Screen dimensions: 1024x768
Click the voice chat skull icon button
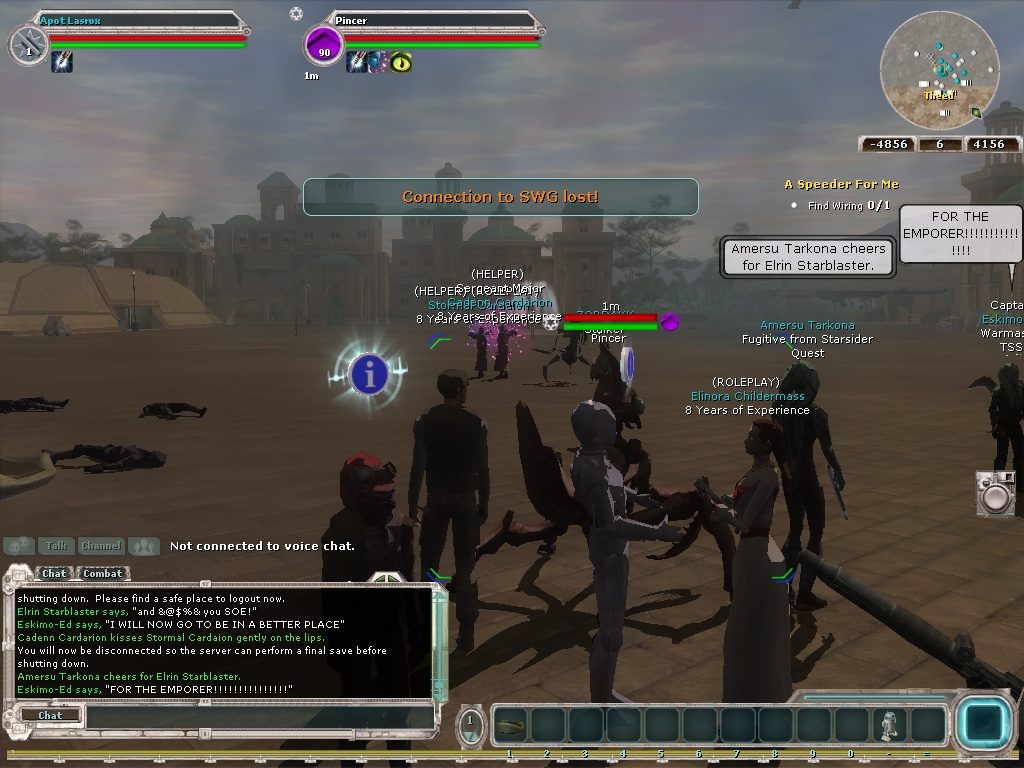[19, 546]
